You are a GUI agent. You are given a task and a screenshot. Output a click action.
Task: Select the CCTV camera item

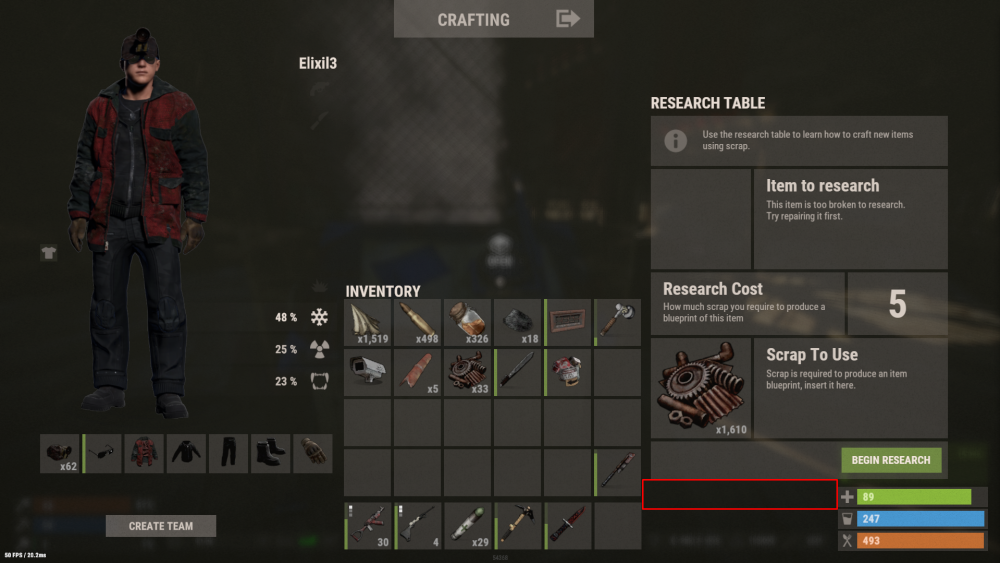pos(368,373)
